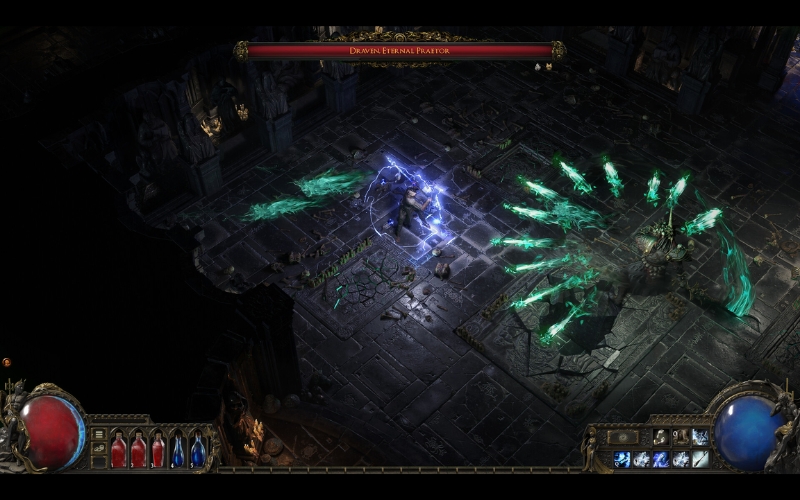Screen dimensions: 800x500
Task: Open the main menu button with three lines
Action: pyautogui.click(x=99, y=434)
